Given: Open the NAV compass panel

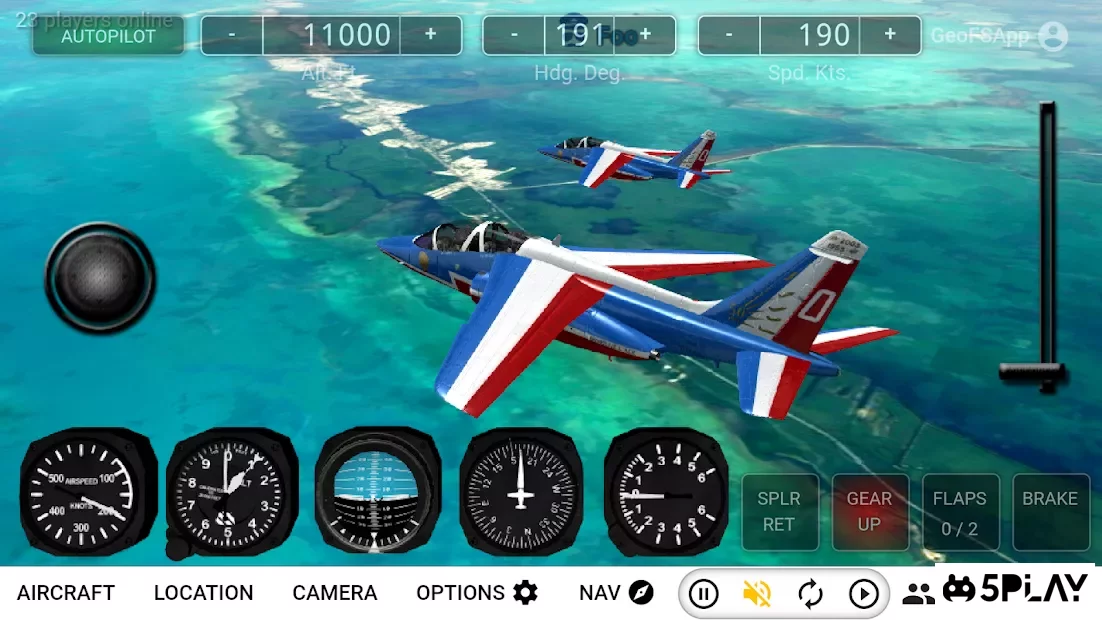Looking at the screenshot, I should point(616,593).
